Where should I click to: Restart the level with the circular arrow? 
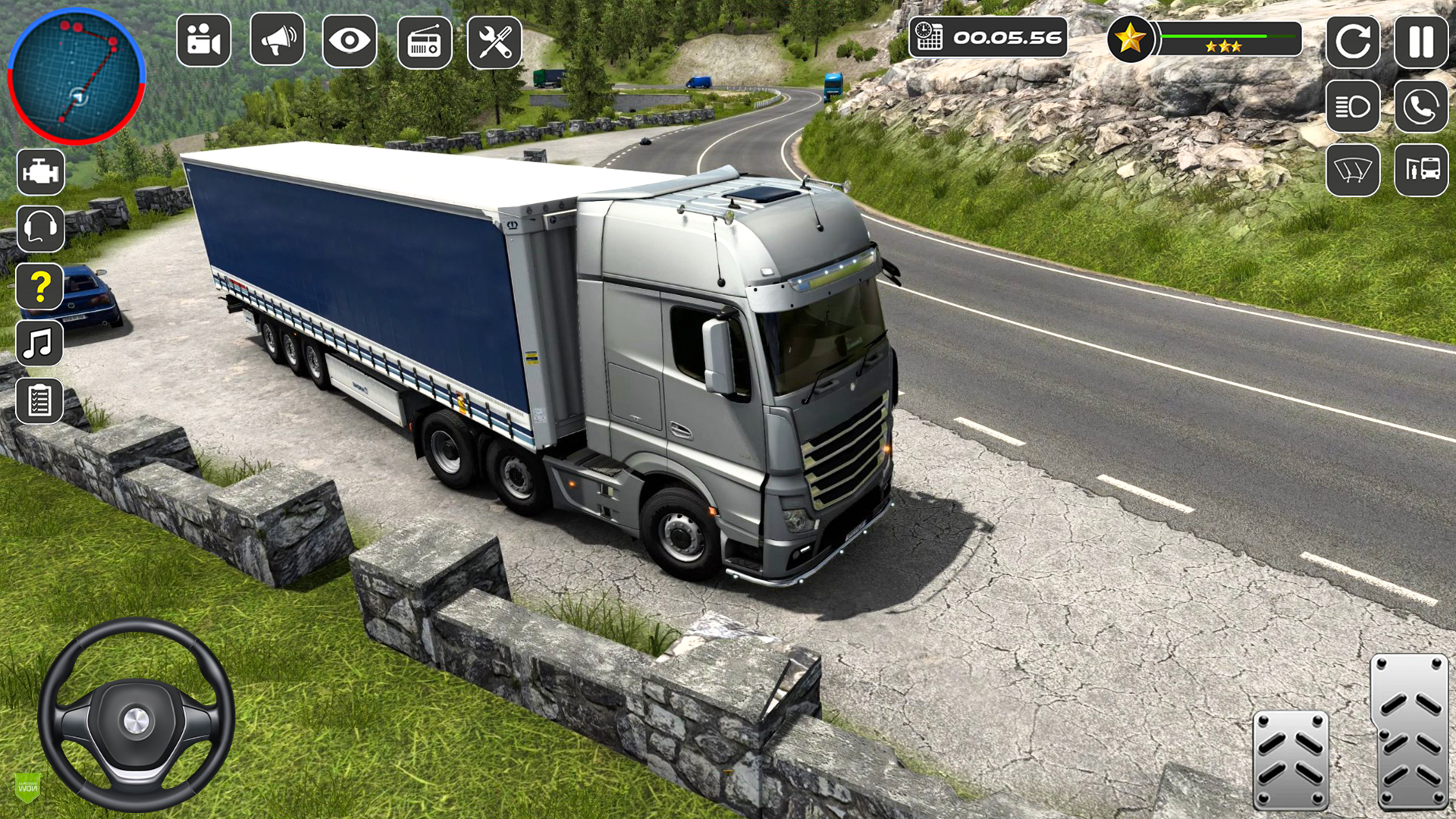(1352, 42)
